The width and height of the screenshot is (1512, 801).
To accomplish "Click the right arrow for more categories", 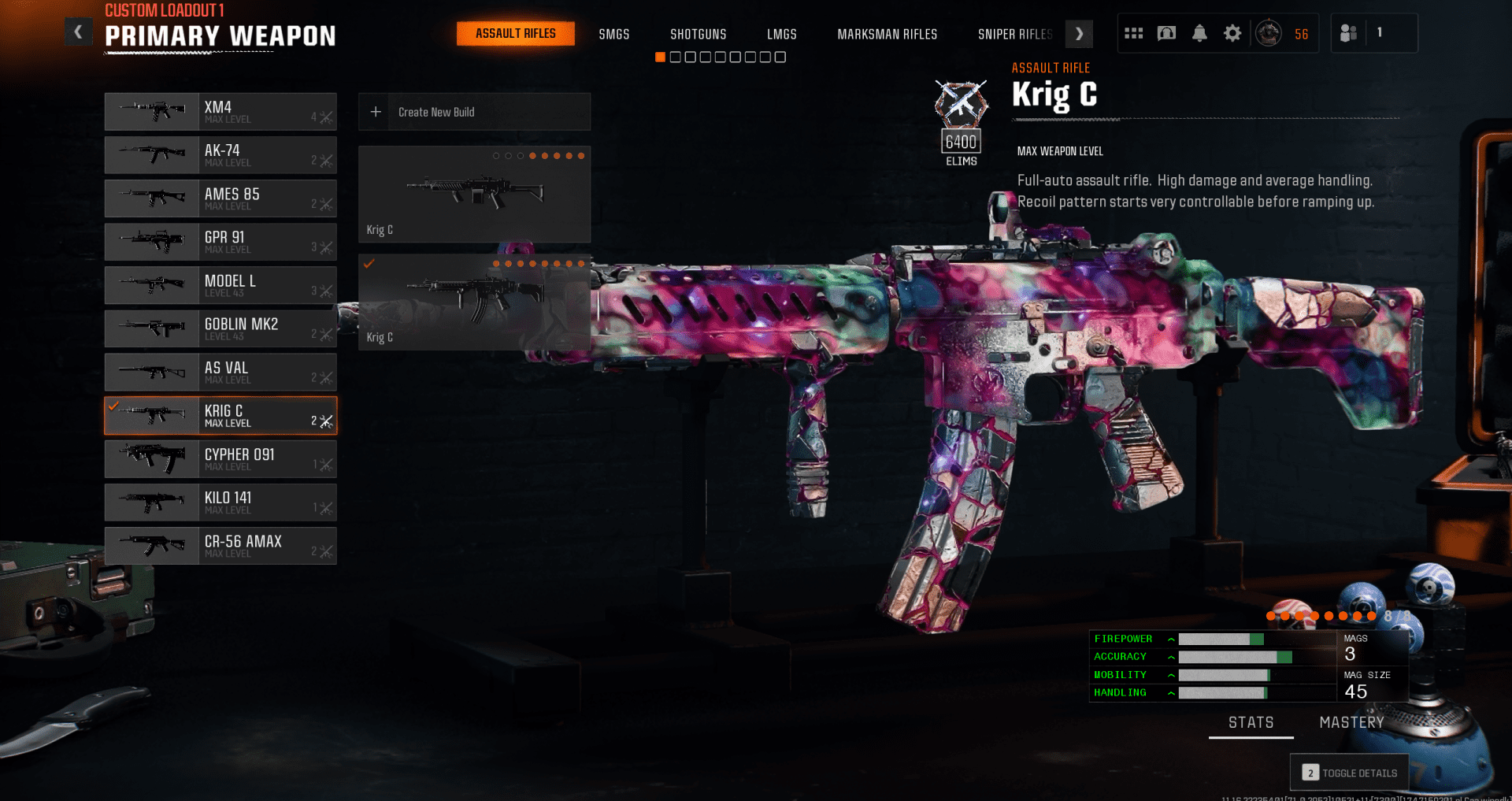I will (1079, 34).
